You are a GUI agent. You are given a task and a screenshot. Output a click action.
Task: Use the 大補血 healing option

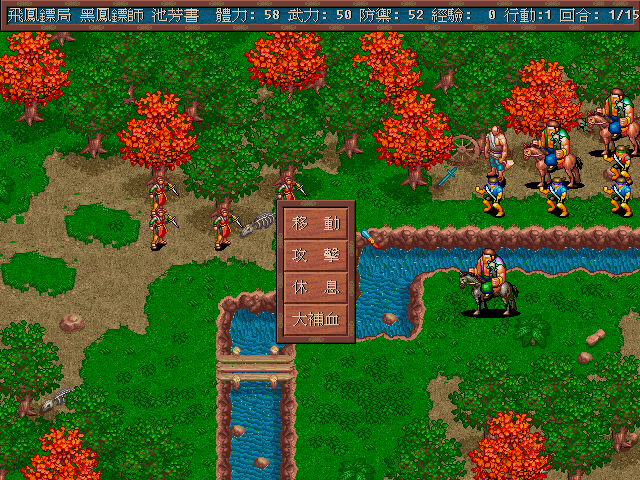point(315,320)
